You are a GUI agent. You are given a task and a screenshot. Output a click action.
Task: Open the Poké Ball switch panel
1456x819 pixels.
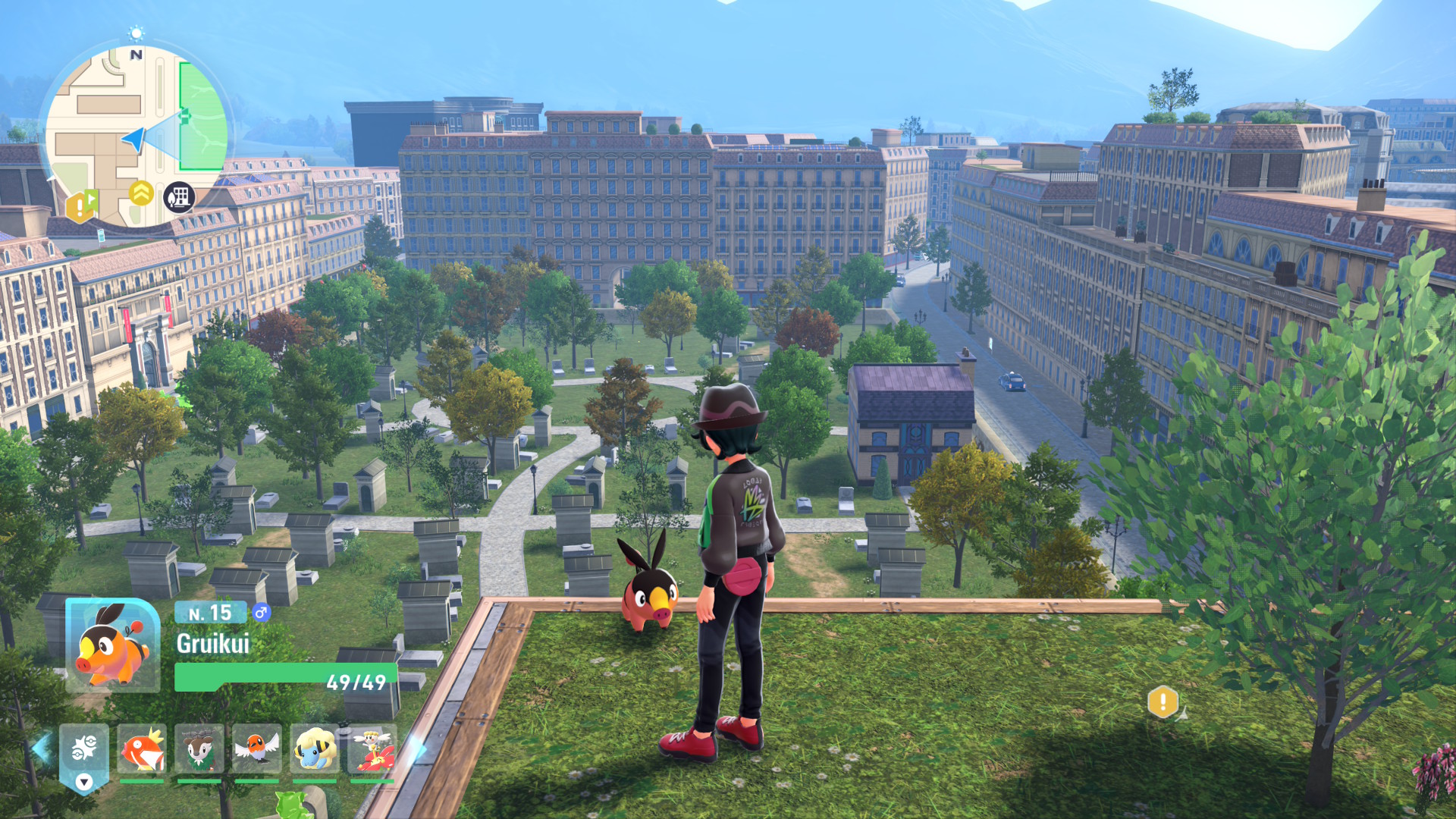pyautogui.click(x=84, y=756)
